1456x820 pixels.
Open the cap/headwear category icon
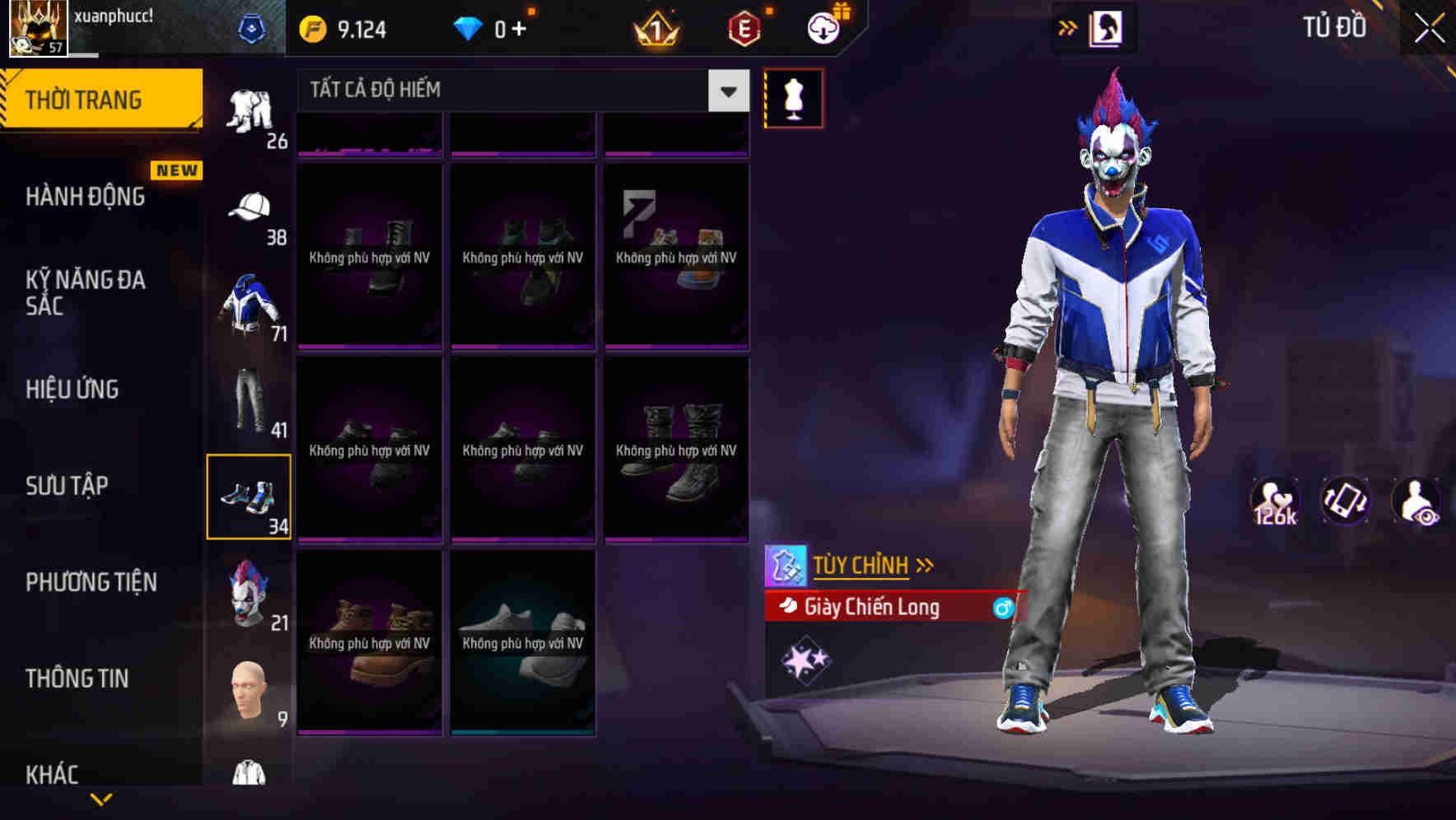pyautogui.click(x=250, y=206)
